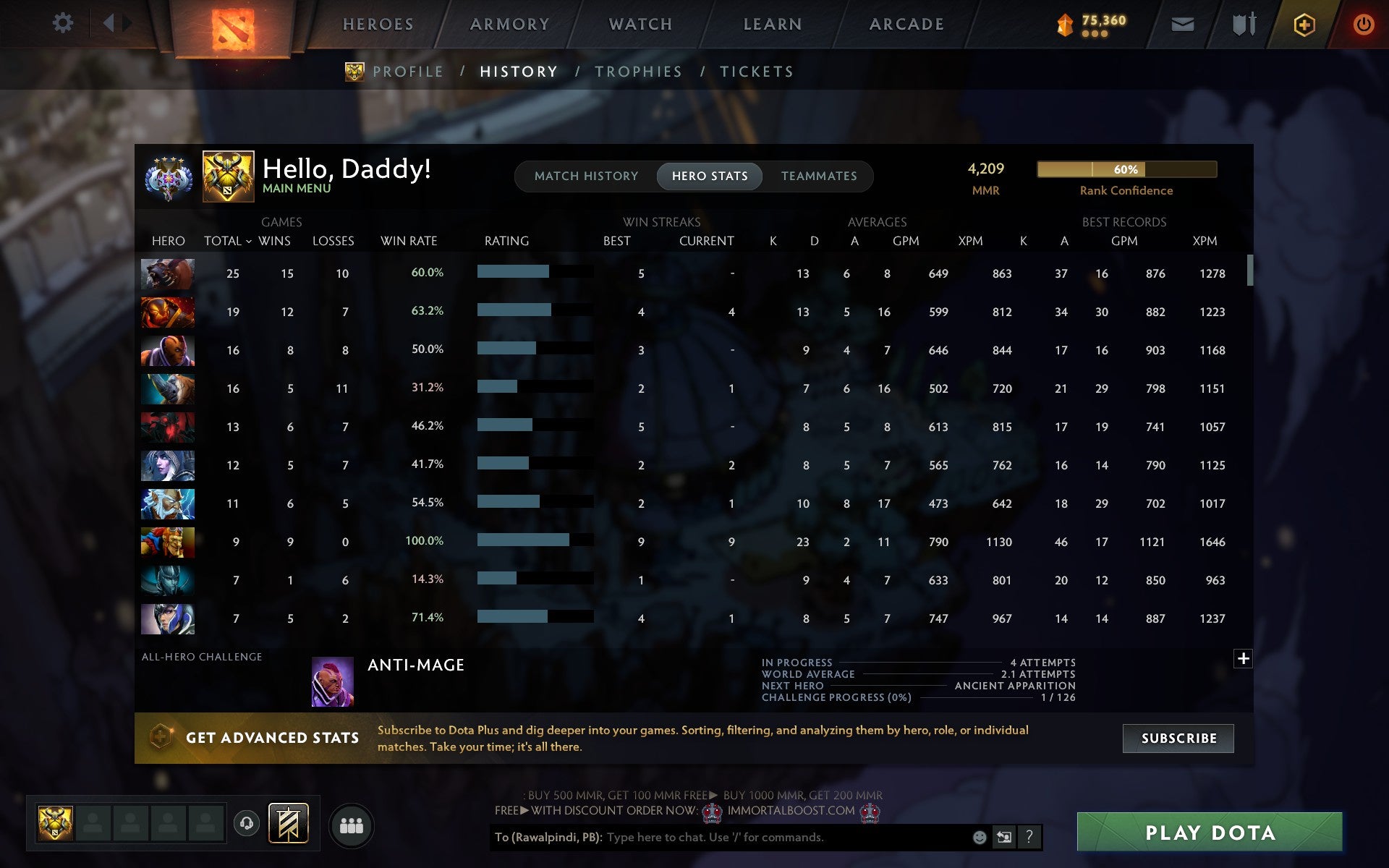Click the Rank Confidence progress bar
Image resolution: width=1389 pixels, height=868 pixels.
(1127, 170)
